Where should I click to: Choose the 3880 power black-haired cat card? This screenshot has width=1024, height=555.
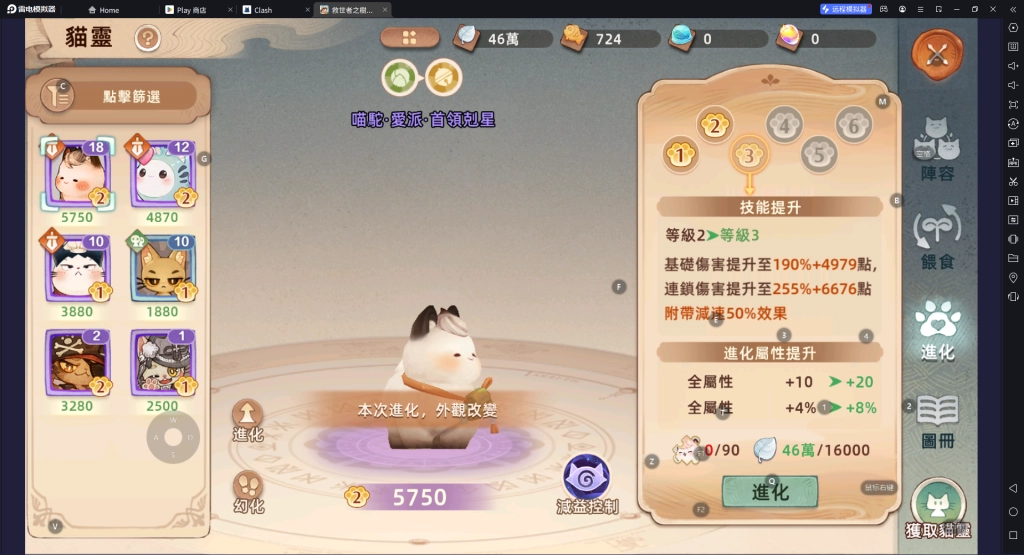tap(78, 267)
